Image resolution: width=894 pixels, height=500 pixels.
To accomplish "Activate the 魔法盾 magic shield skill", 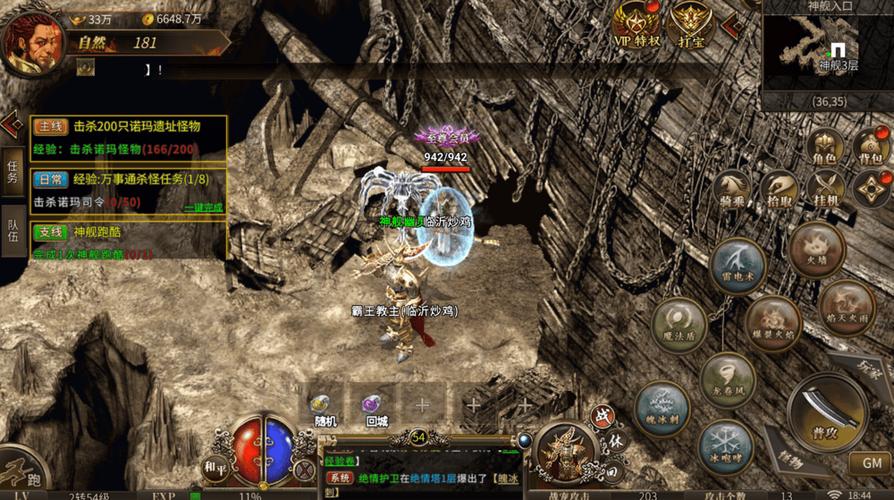I will click(x=680, y=325).
